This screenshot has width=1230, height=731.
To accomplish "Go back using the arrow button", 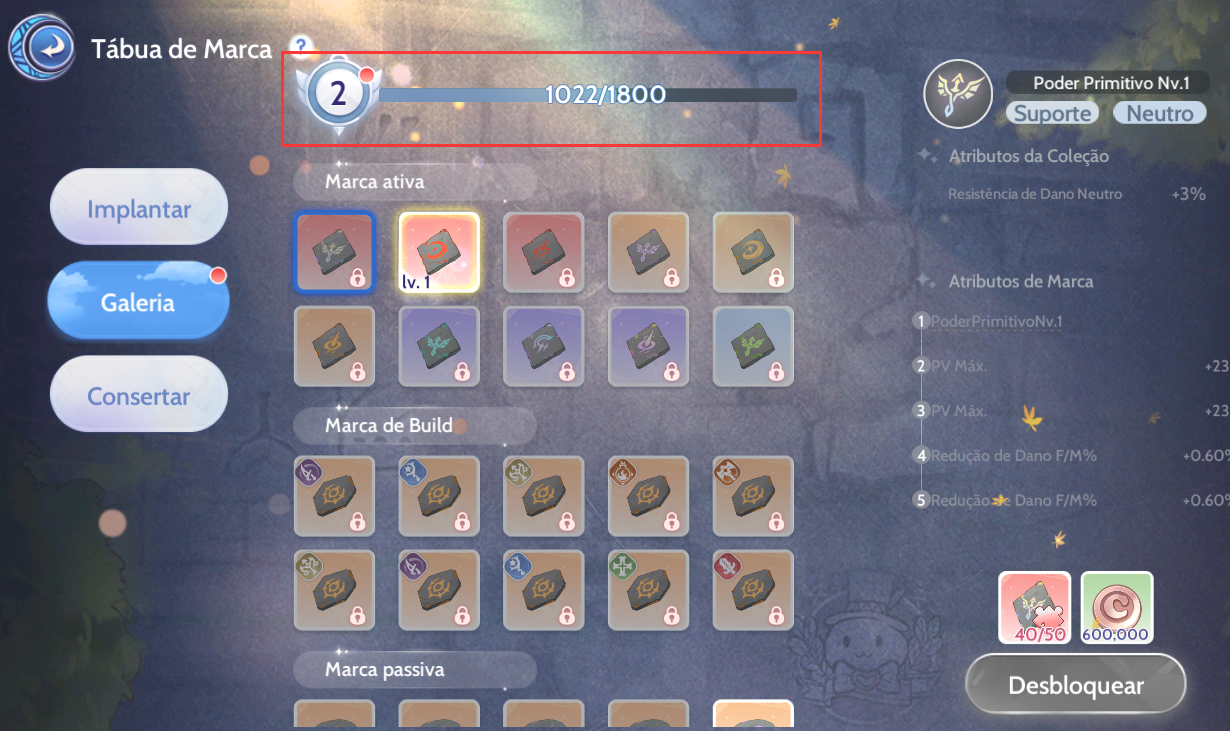I will 43,47.
